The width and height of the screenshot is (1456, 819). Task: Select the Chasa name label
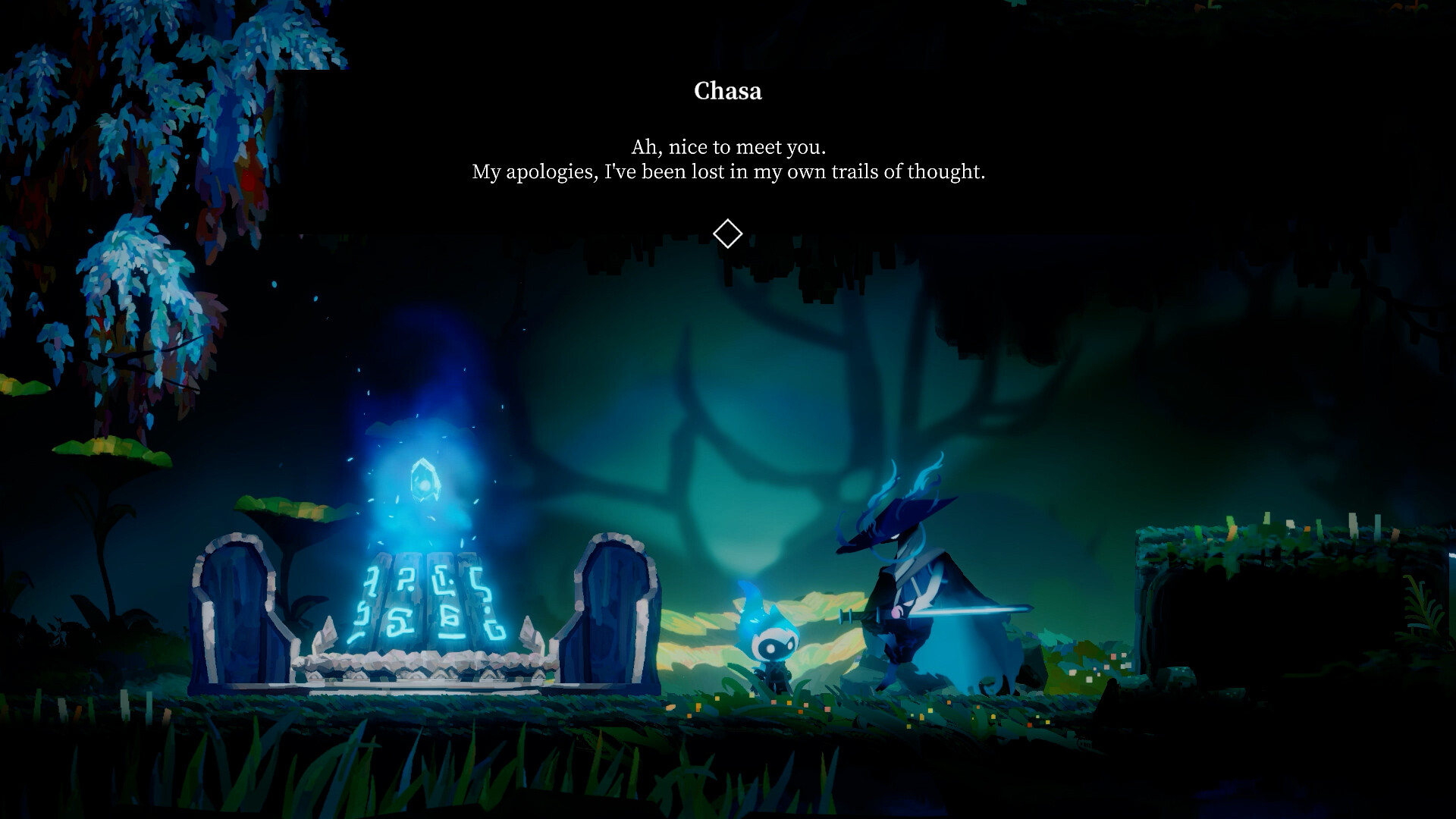click(727, 91)
